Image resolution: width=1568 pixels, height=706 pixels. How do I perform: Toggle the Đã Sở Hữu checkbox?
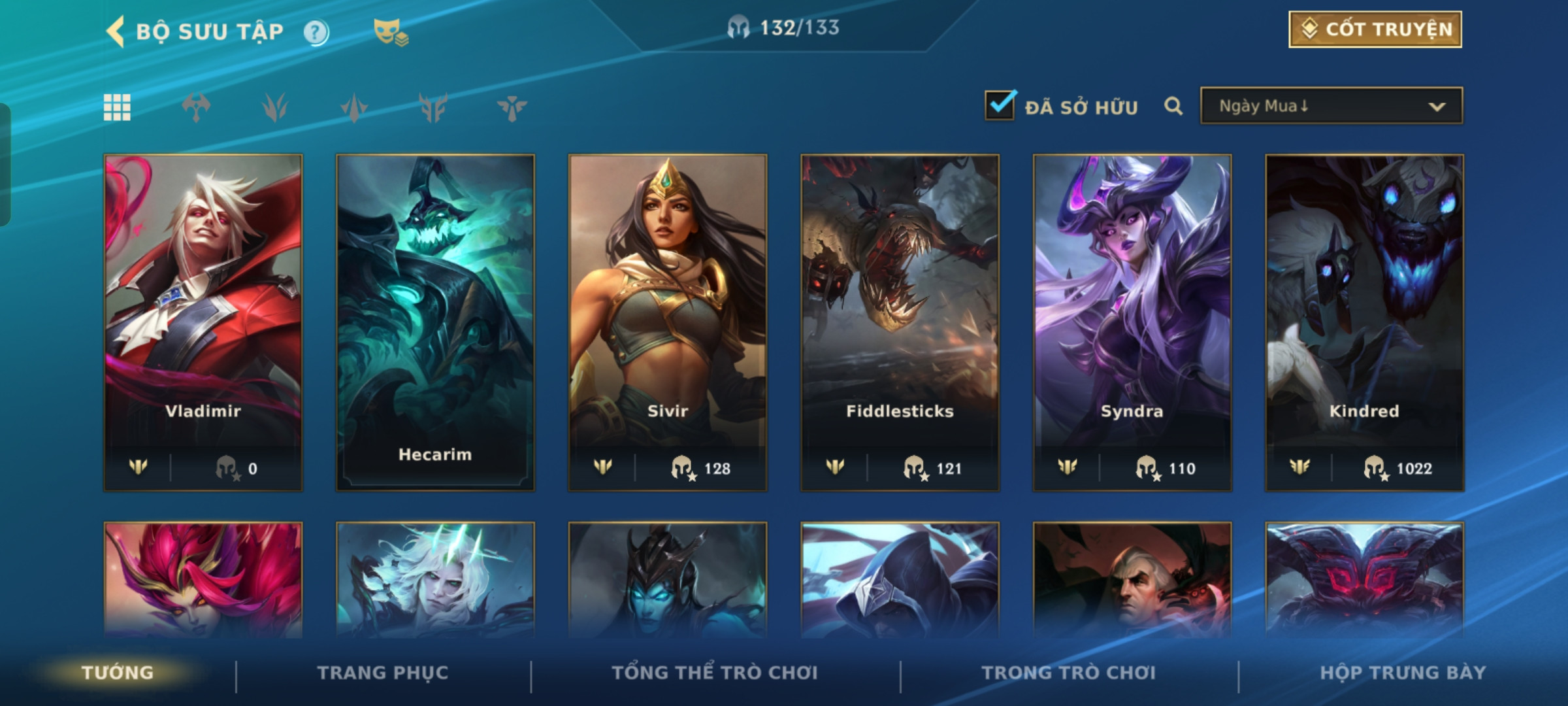point(1000,106)
